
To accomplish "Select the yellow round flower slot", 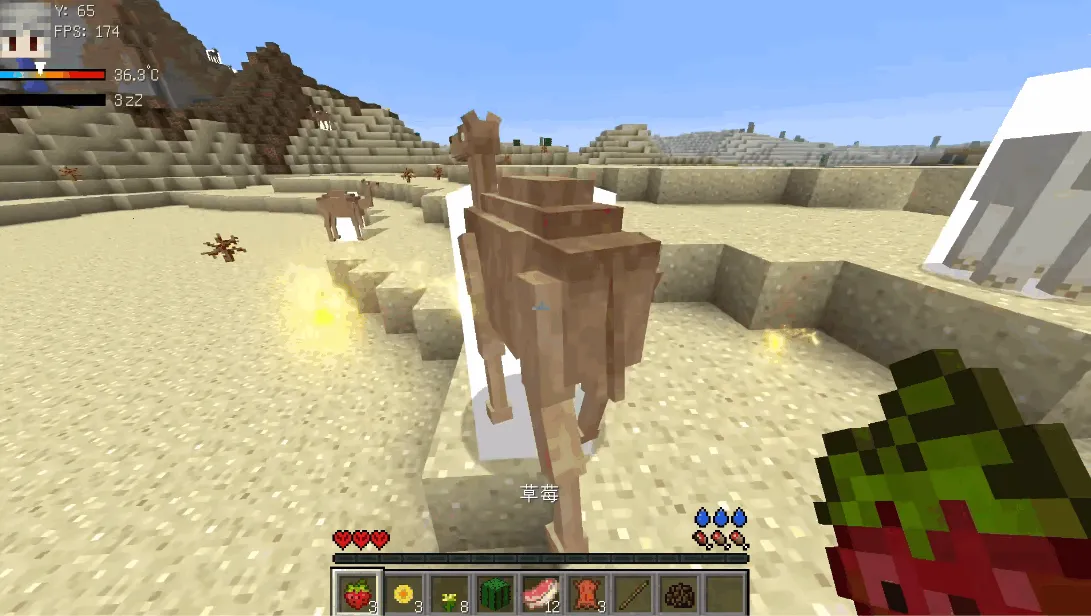I will point(404,594).
